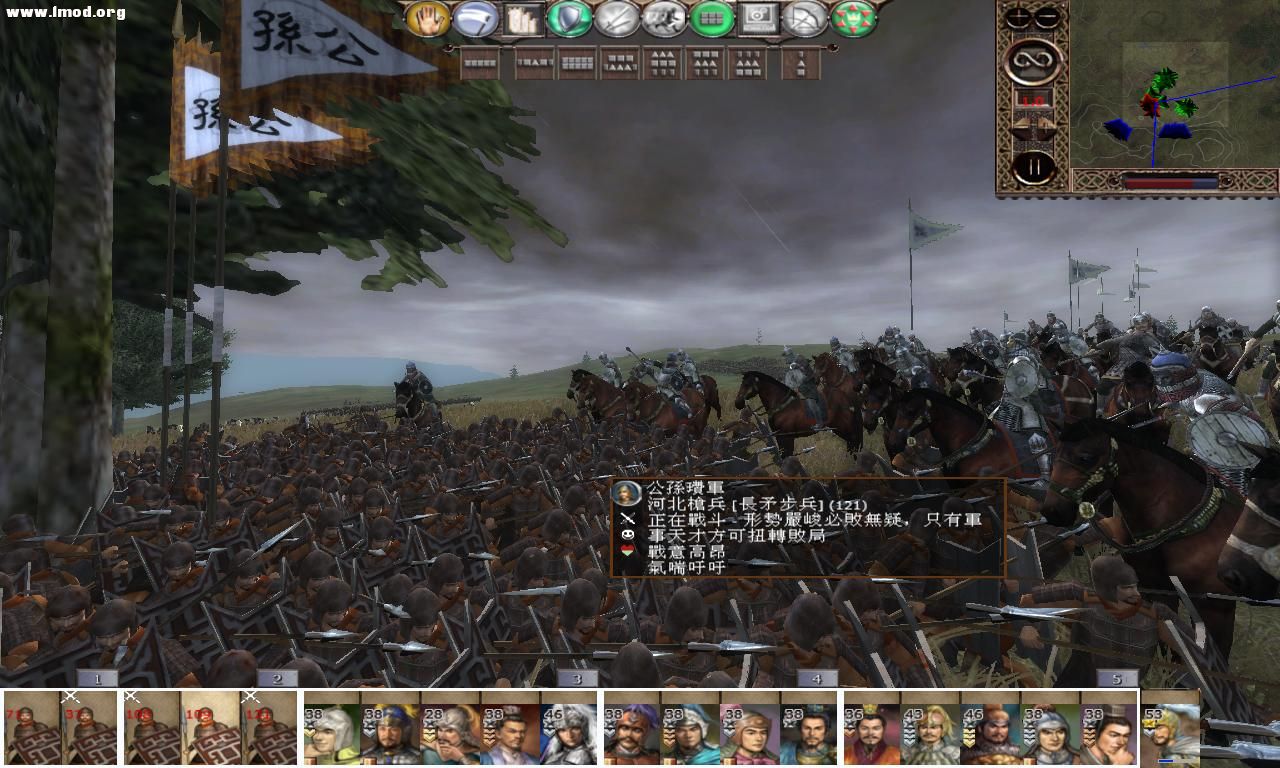Zoom in on the minimap with plus button
Screen dimensions: 1280x768
(1017, 16)
